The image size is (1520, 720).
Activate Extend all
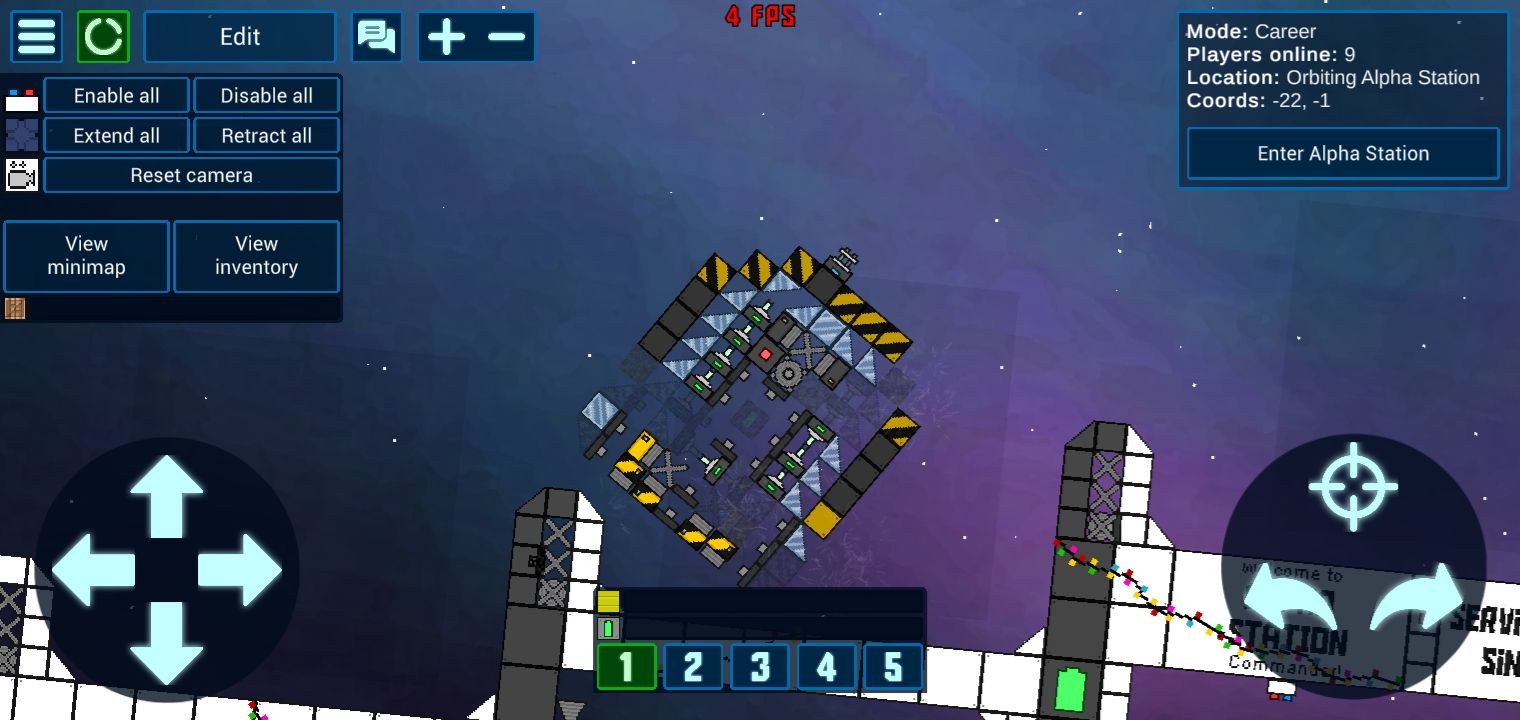click(117, 136)
